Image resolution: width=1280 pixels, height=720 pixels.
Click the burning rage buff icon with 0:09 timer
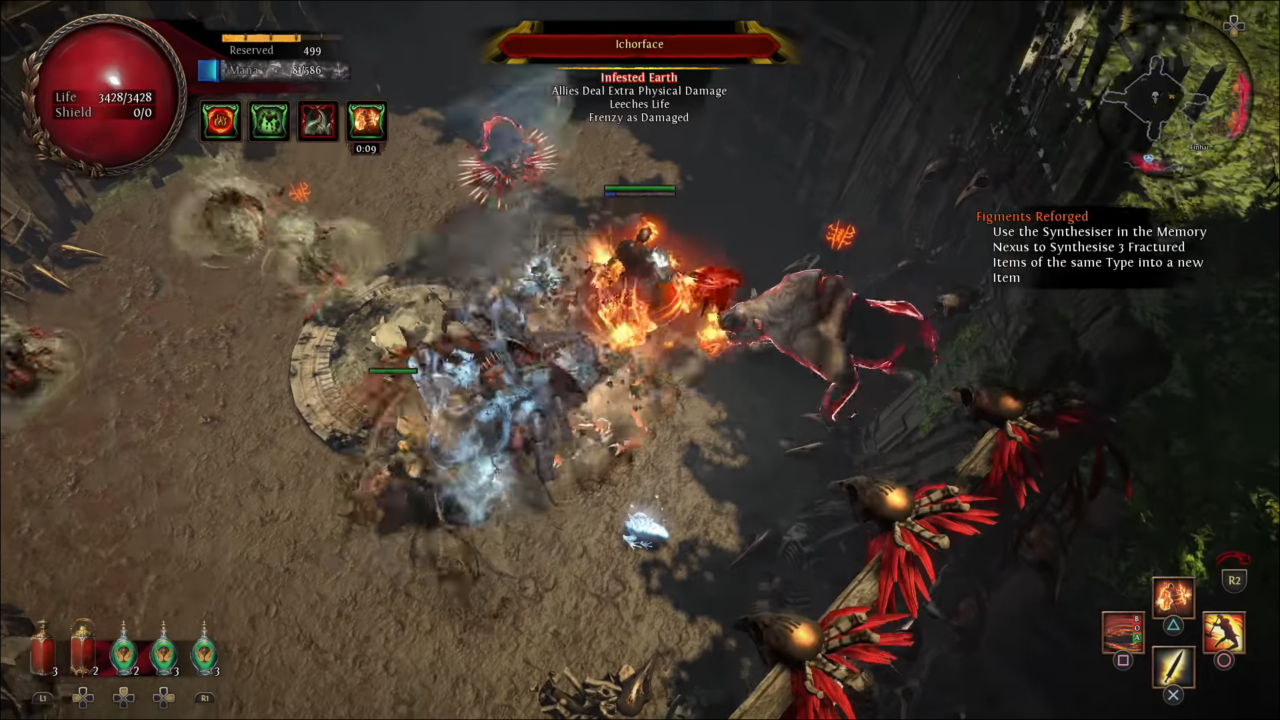click(365, 120)
